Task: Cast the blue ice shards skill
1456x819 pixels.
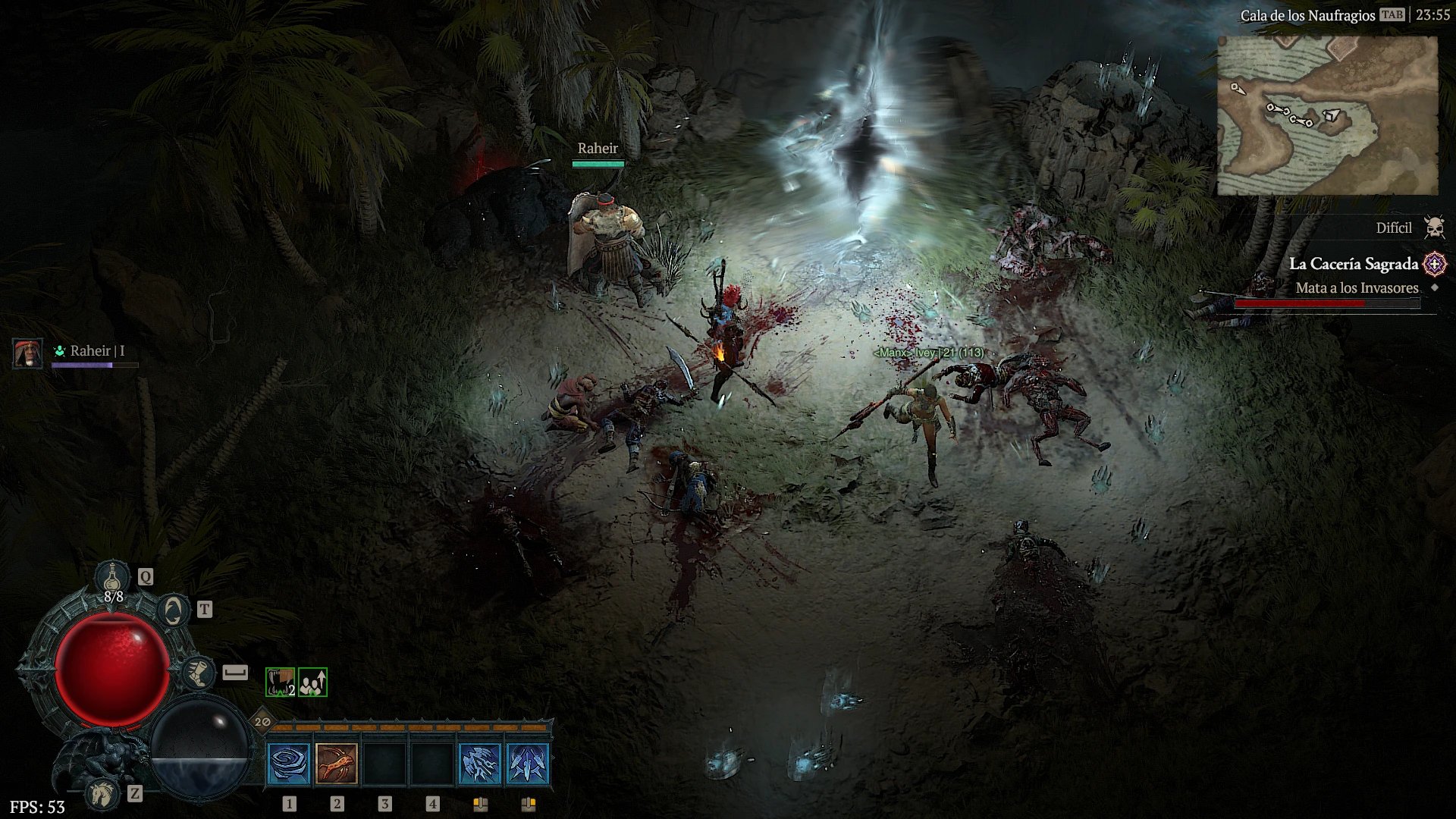Action: [480, 764]
